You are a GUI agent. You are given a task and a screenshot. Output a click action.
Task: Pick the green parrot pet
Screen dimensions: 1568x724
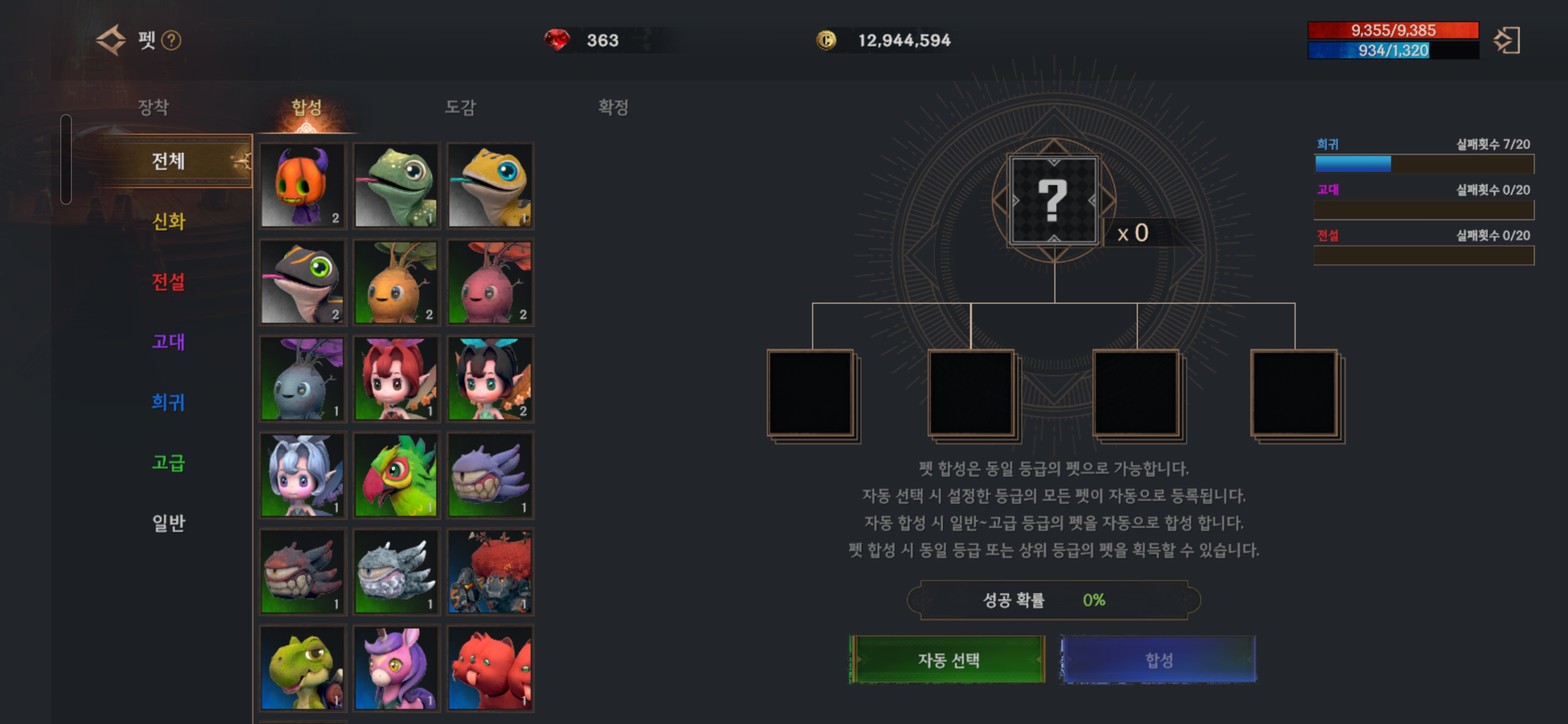(396, 476)
